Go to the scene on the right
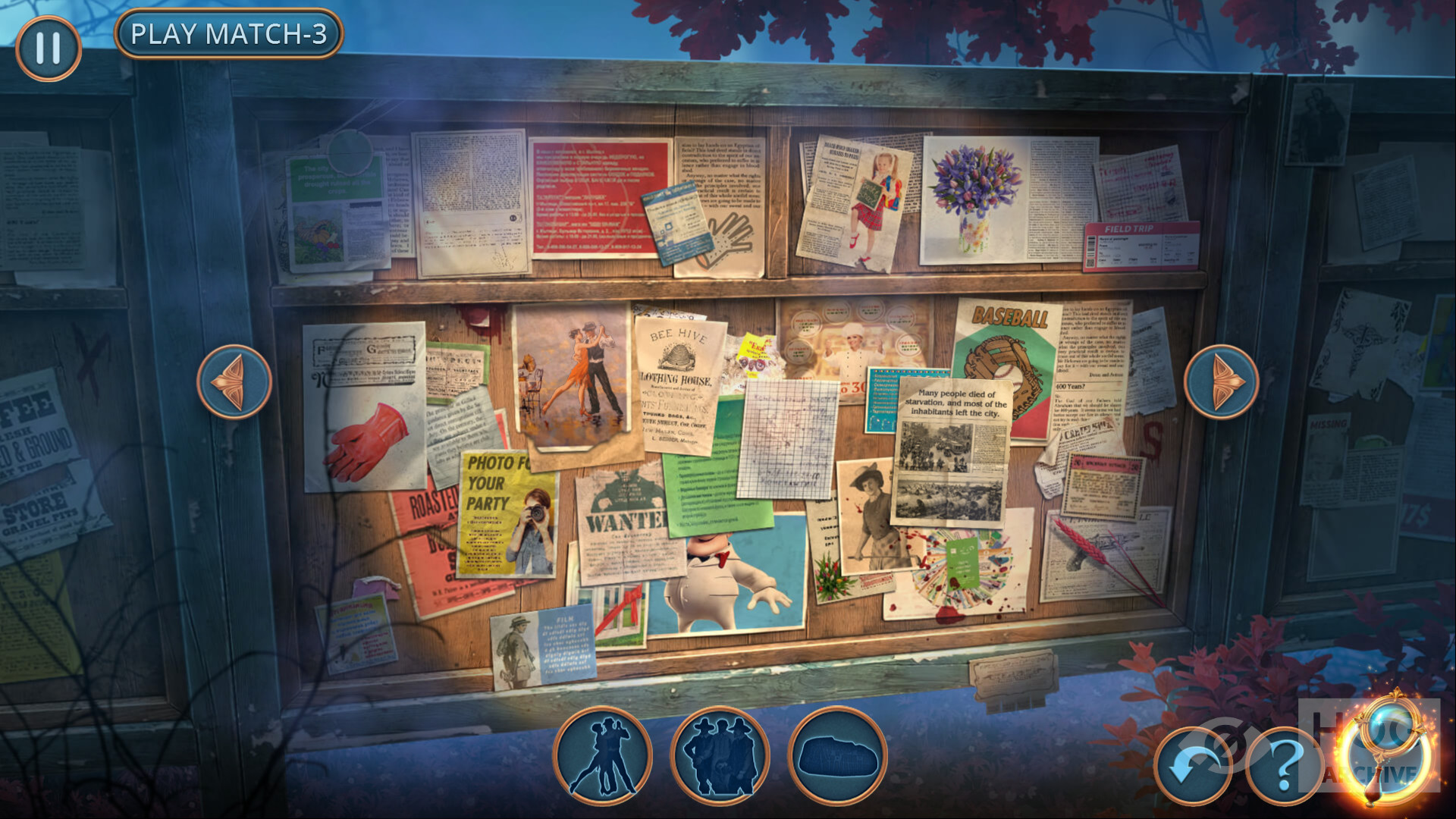1456x819 pixels. (1221, 381)
